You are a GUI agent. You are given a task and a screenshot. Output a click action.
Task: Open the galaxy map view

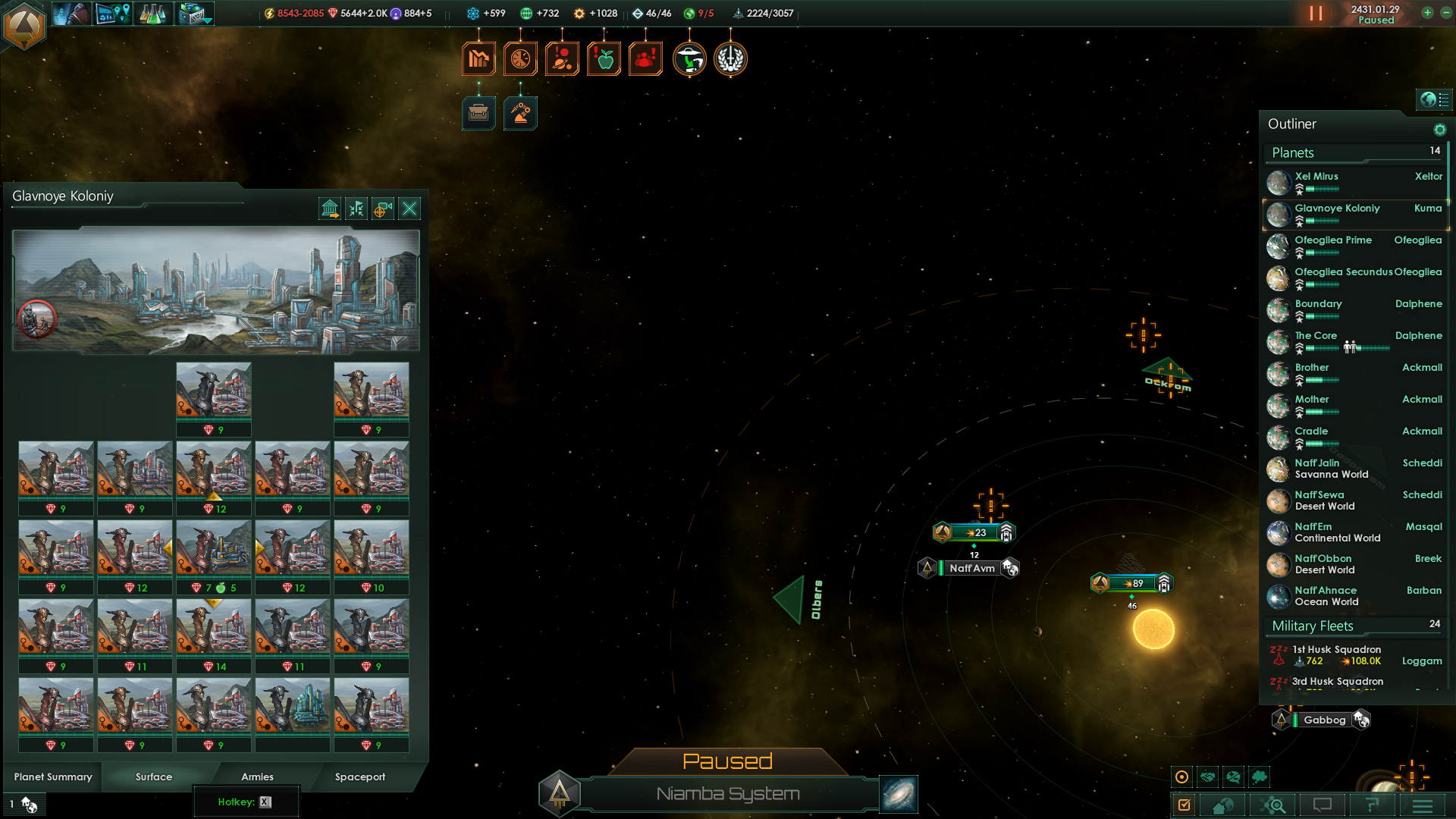(899, 794)
